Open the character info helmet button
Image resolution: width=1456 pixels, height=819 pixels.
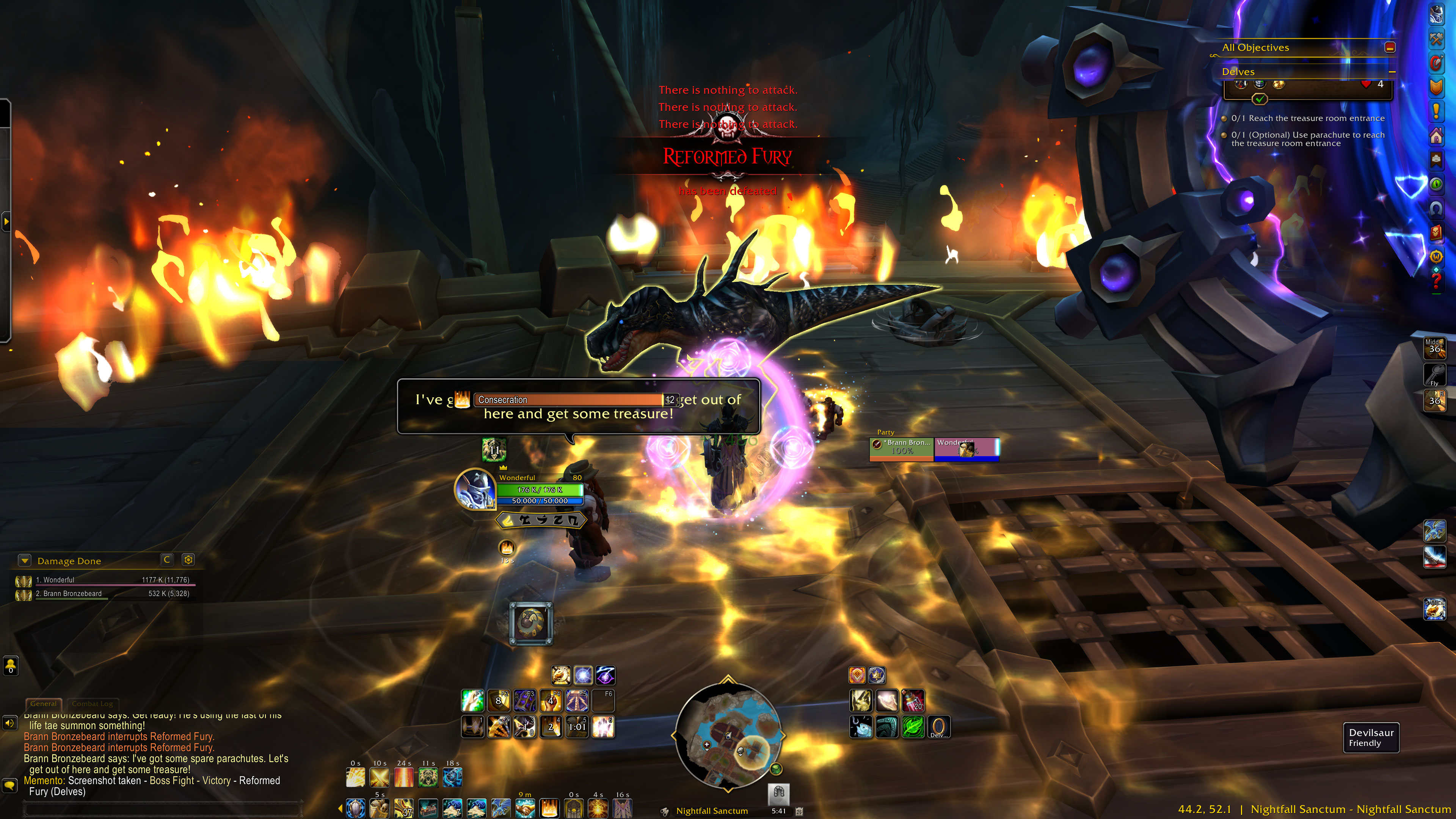pyautogui.click(x=1436, y=15)
